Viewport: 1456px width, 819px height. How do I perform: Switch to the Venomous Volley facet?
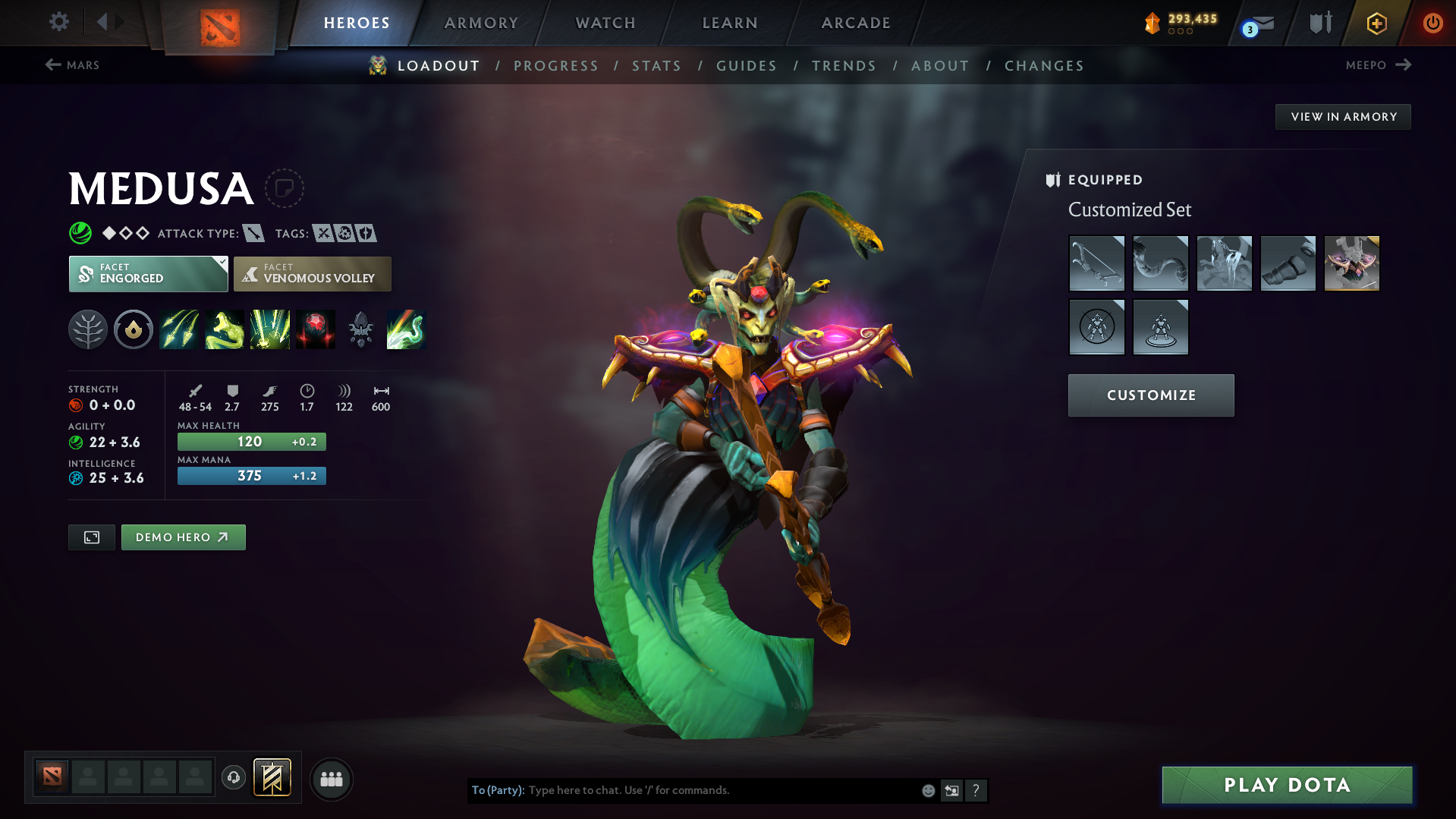point(312,273)
